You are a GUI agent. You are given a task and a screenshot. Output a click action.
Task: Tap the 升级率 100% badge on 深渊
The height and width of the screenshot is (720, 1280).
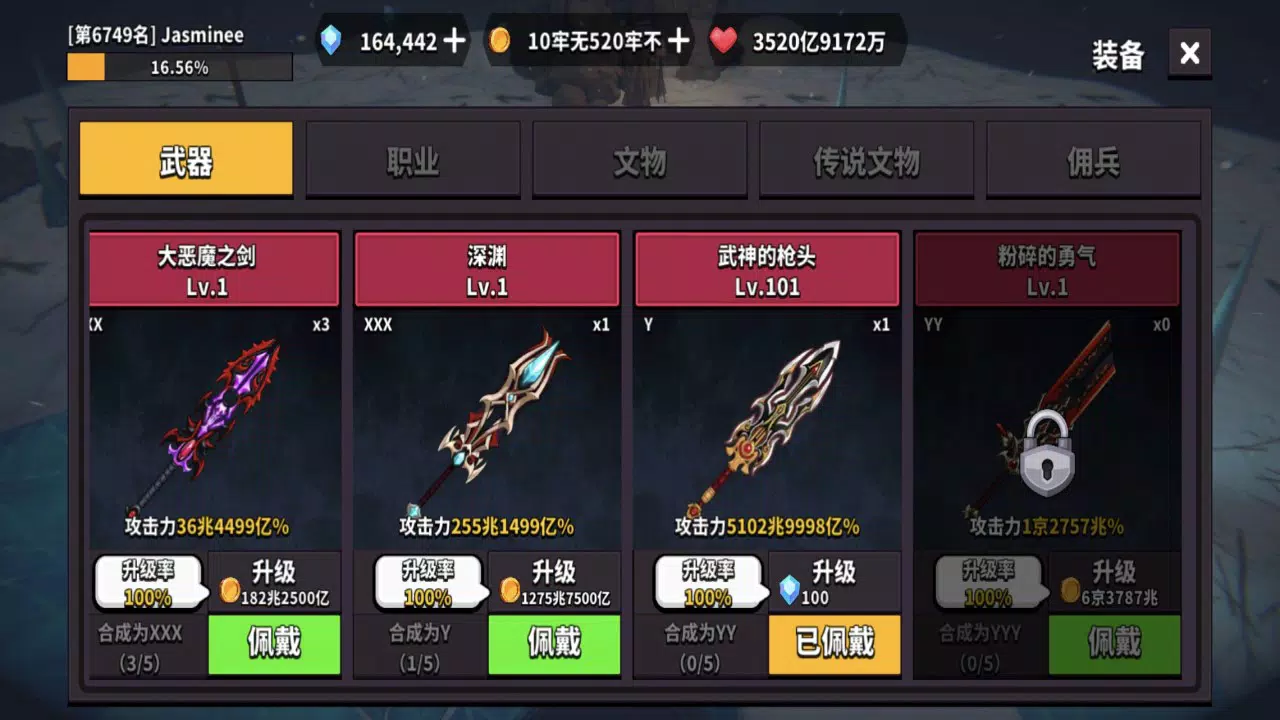pos(429,583)
